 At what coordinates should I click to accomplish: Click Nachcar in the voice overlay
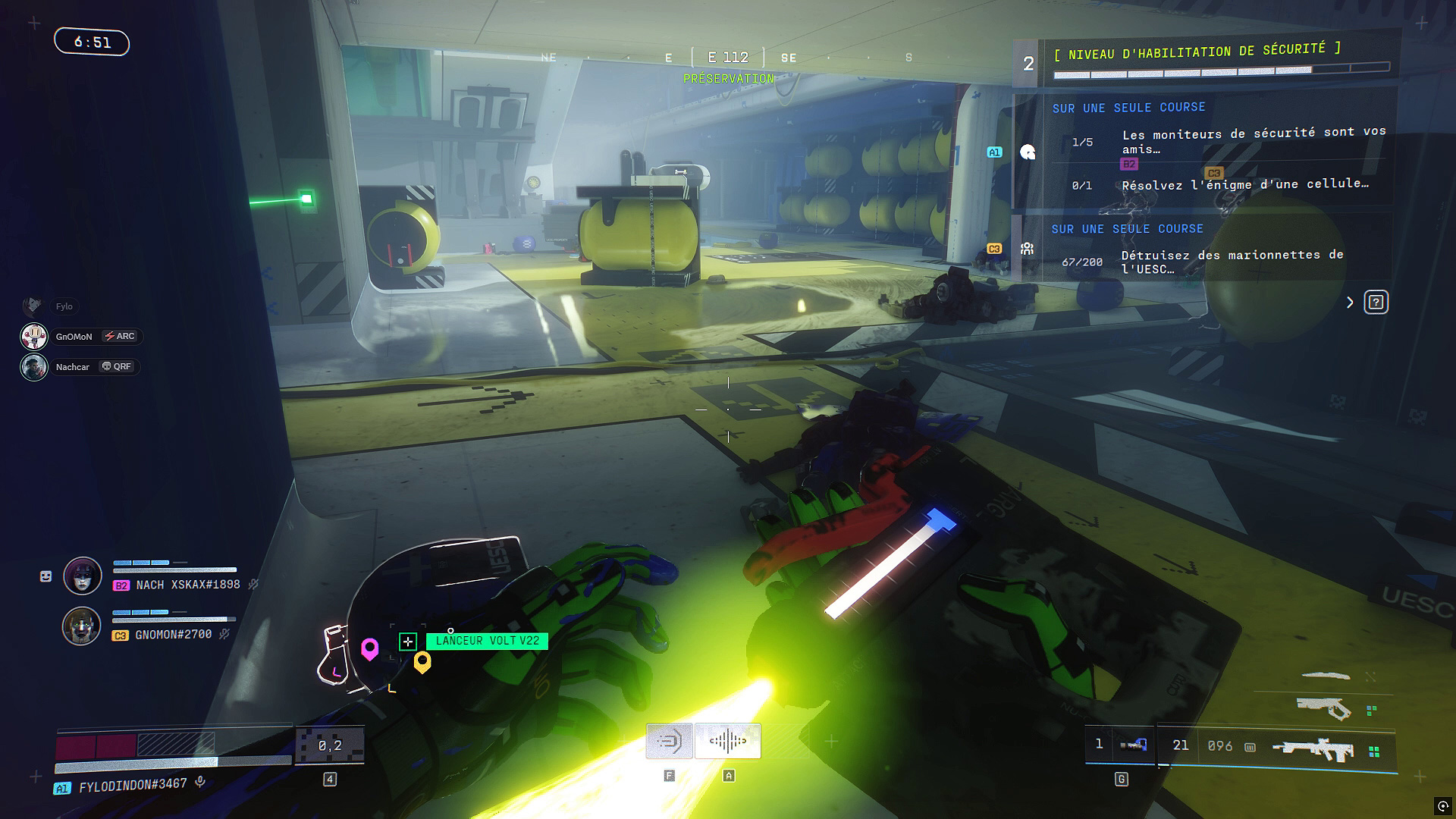tap(72, 367)
